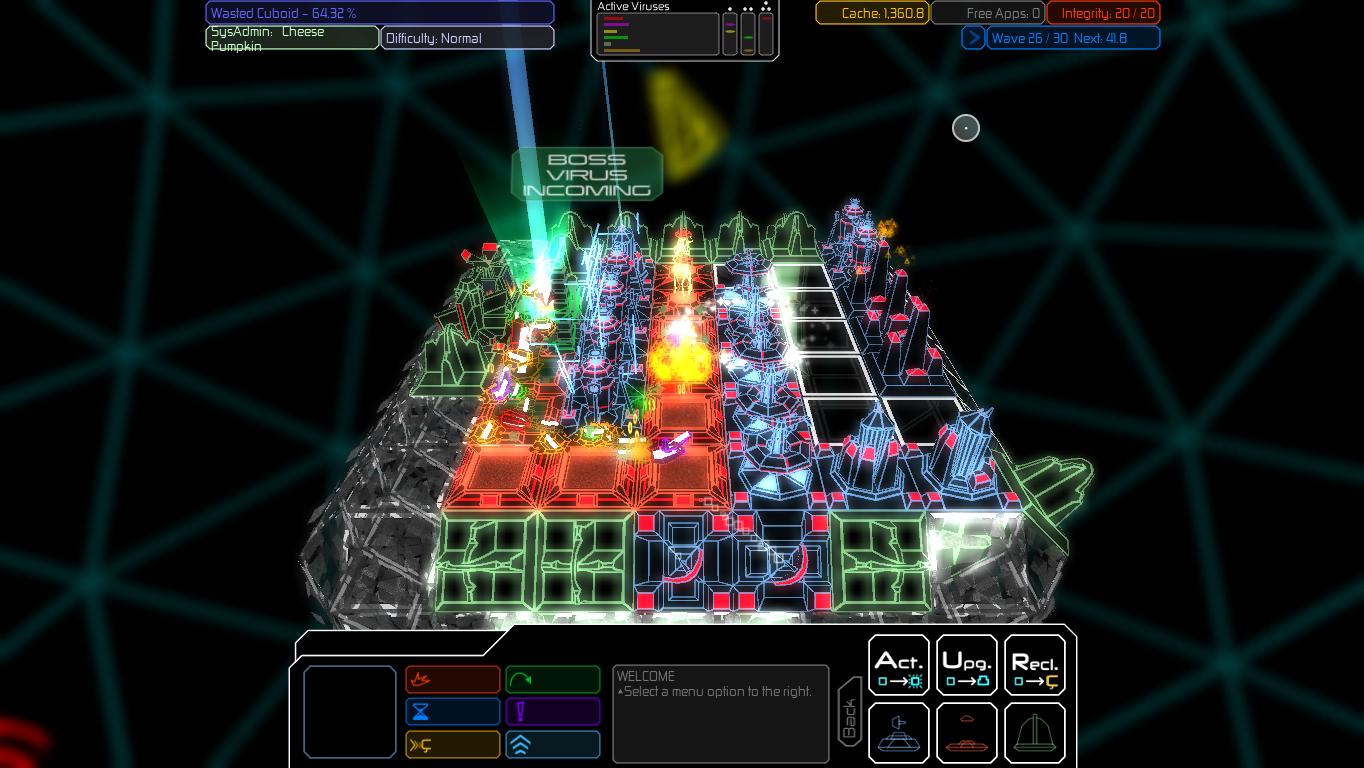1364x768 pixels.
Task: Click the green curved arrow app icon
Action: point(553,679)
